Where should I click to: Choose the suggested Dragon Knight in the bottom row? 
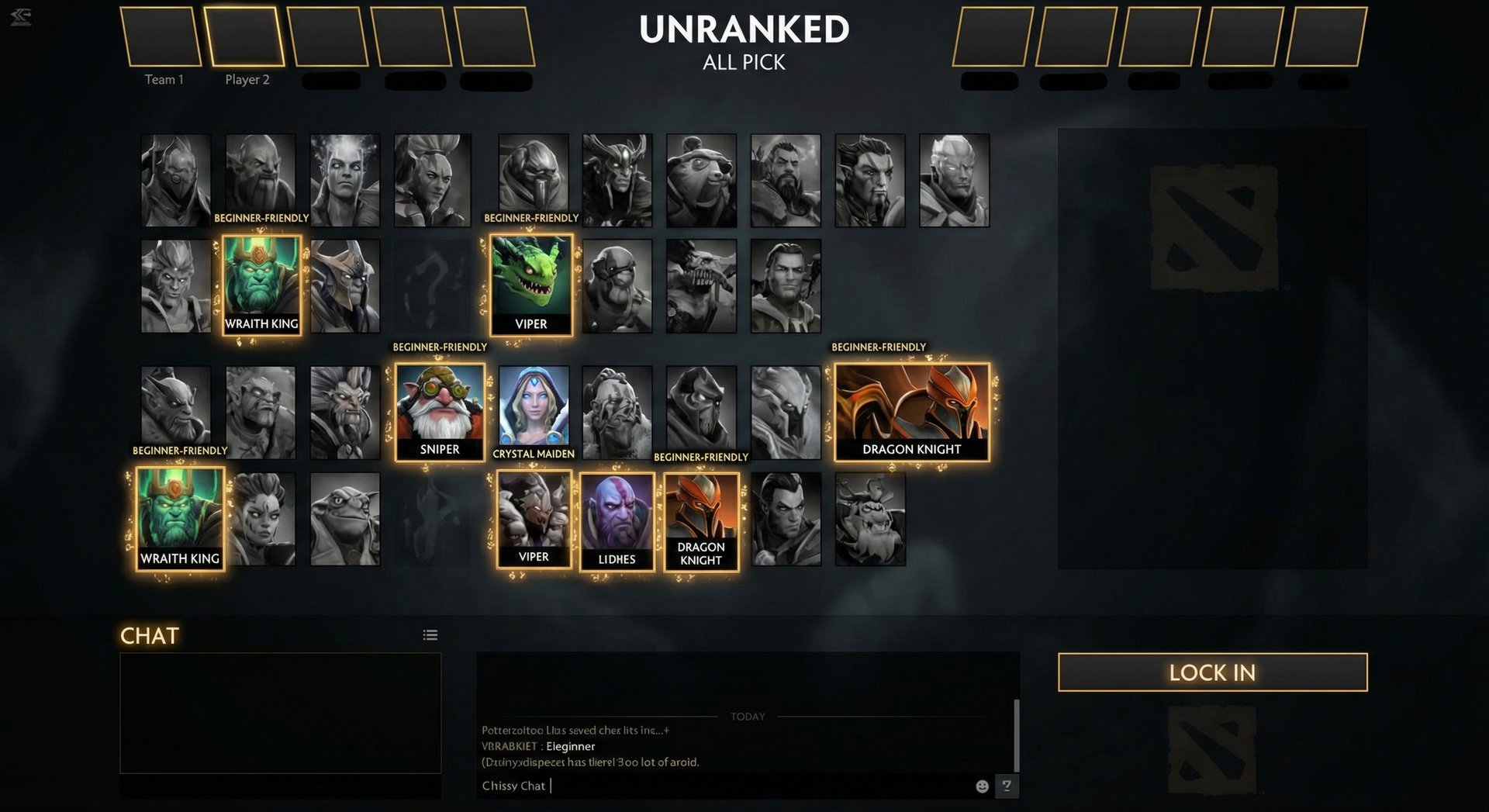tap(700, 517)
